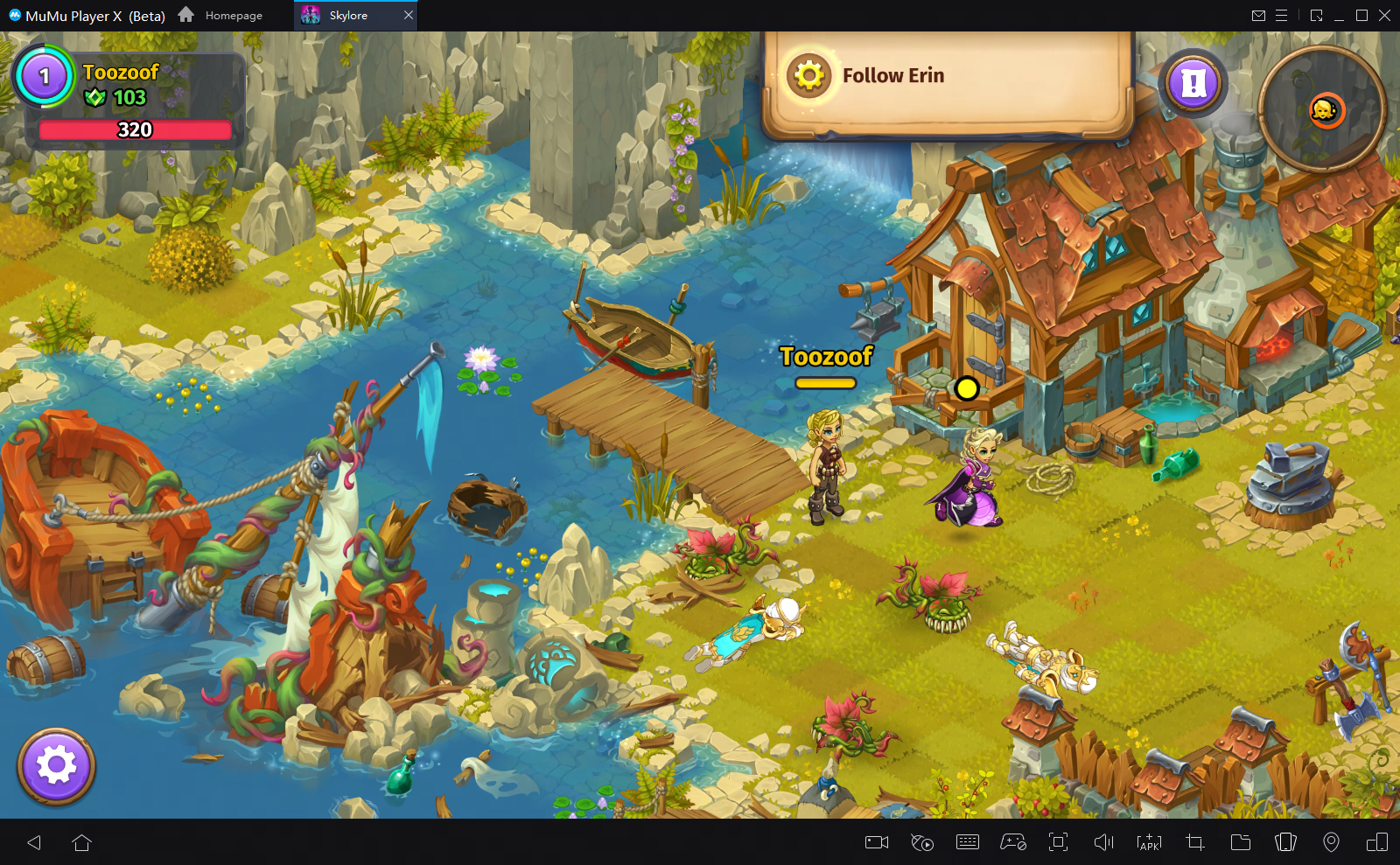Click the emulator keyboard mapping icon
Image resolution: width=1400 pixels, height=865 pixels.
point(968,842)
